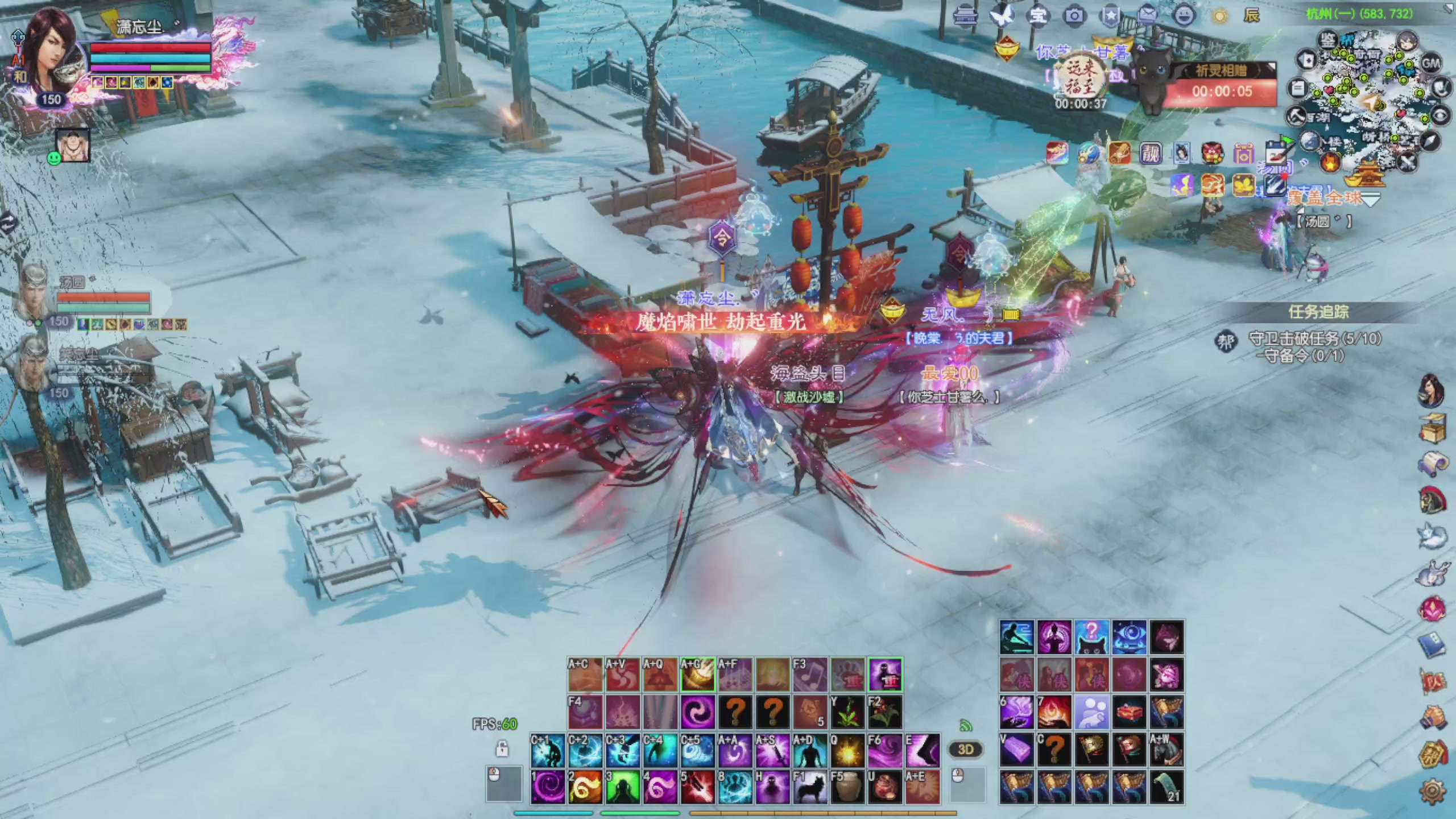Activate the golden burst skill on Q

point(847,751)
